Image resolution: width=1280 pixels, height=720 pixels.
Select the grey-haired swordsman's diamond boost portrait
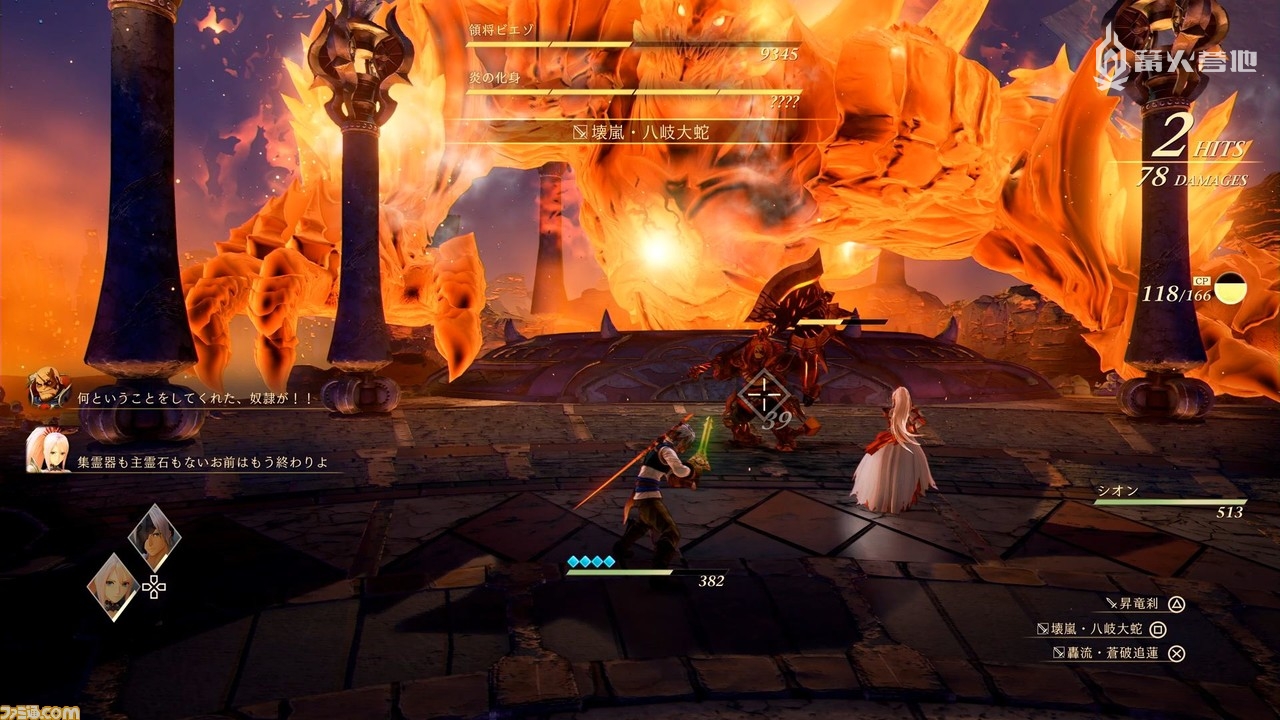(x=155, y=537)
